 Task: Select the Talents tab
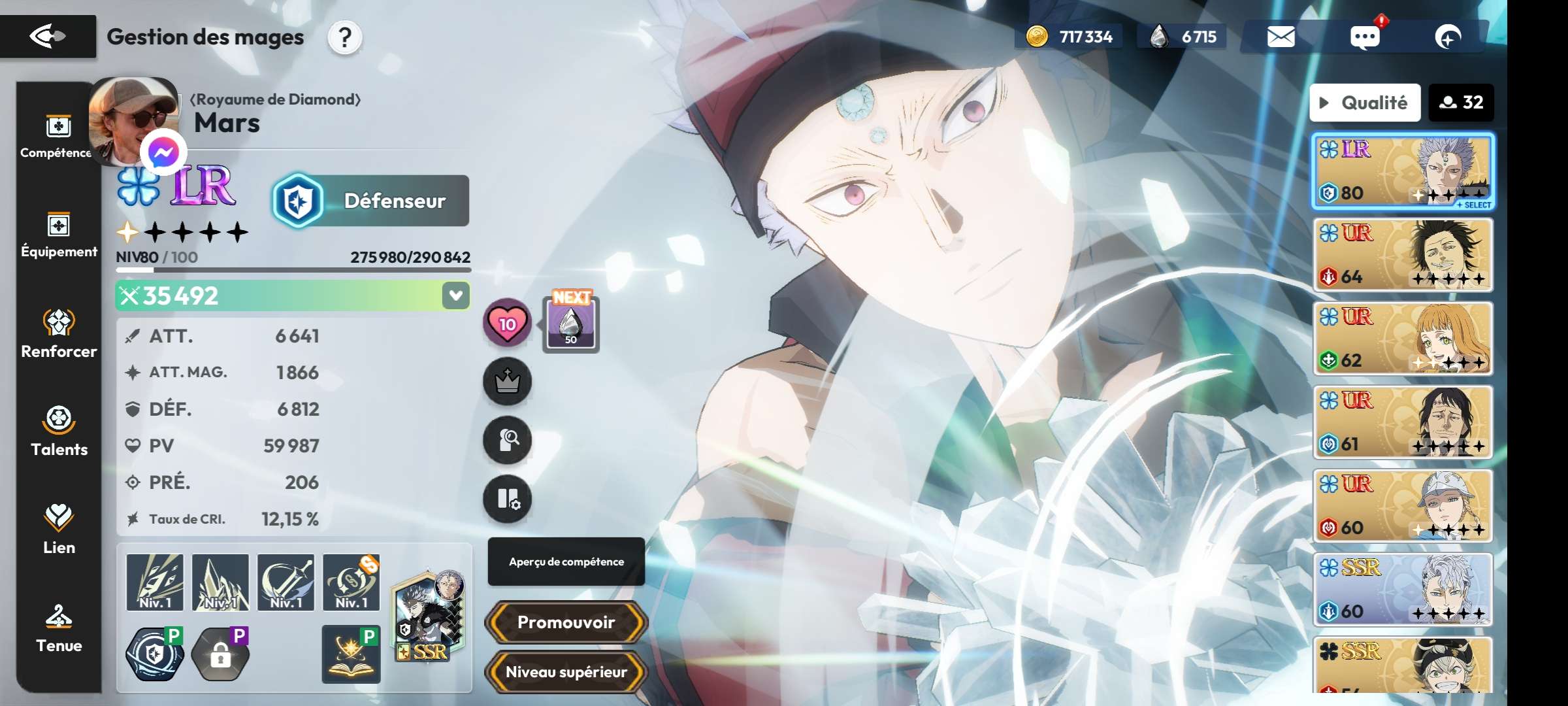point(59,431)
